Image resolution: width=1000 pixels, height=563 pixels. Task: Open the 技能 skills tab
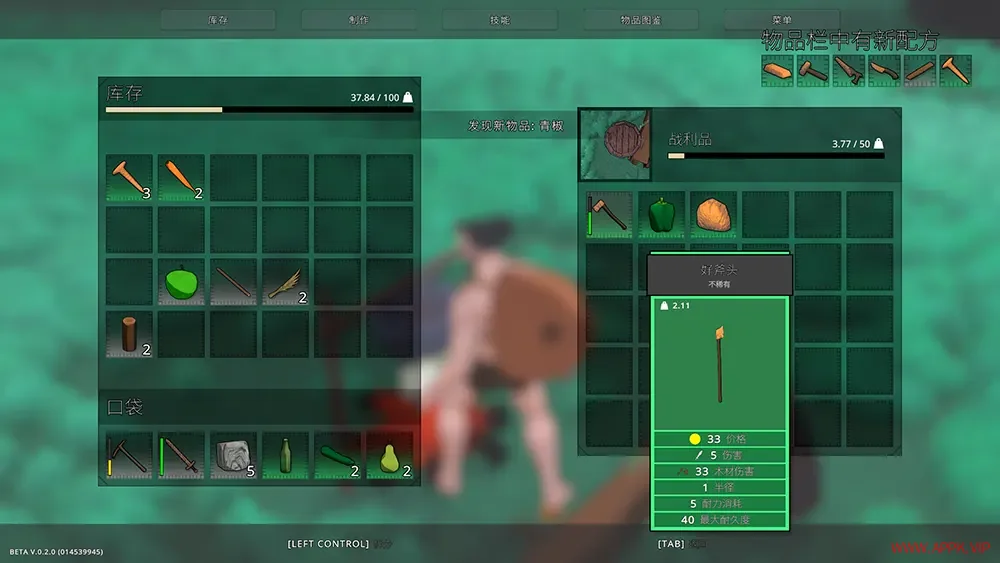(x=499, y=20)
